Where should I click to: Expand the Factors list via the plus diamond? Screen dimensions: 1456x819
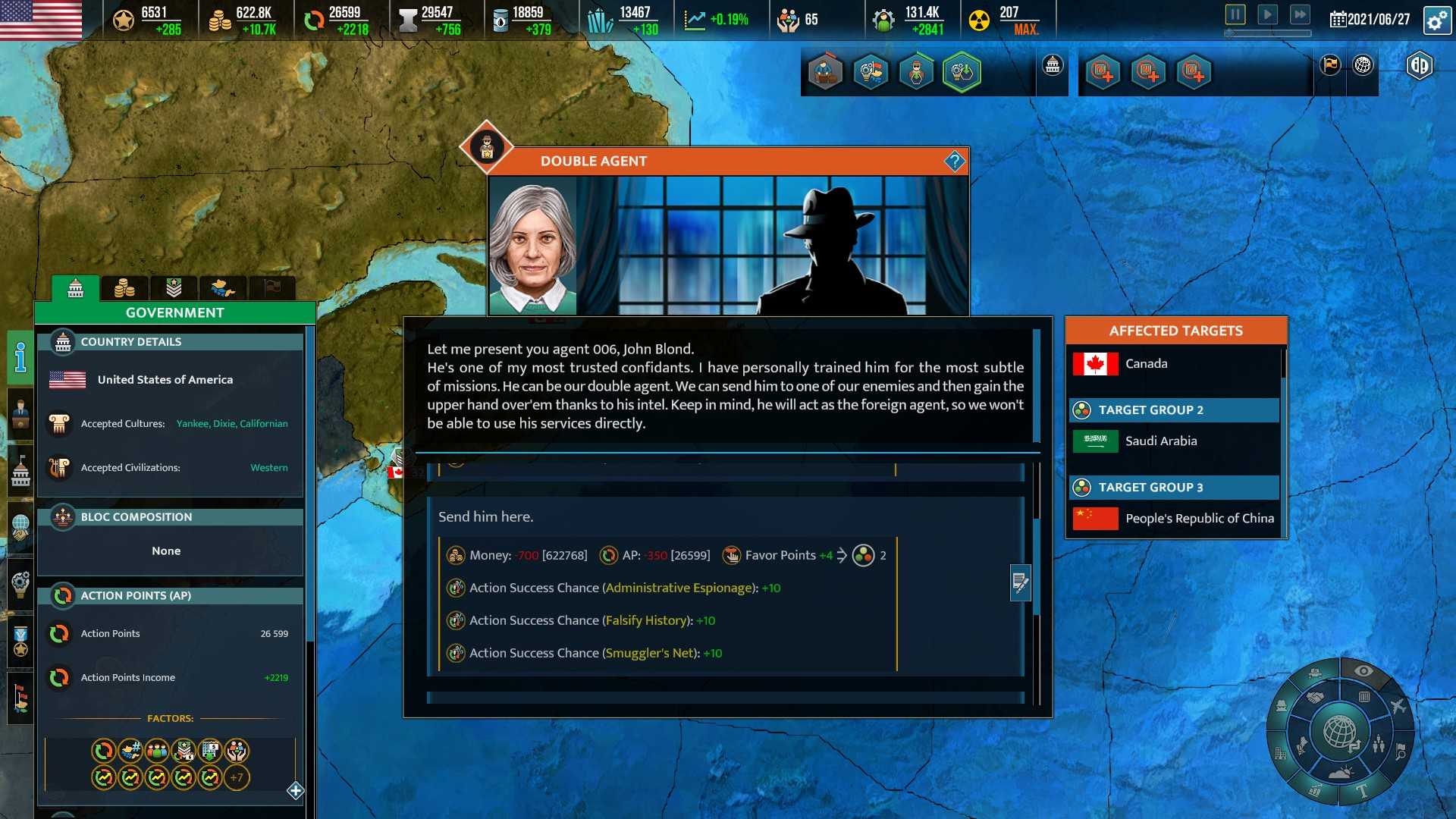click(294, 791)
